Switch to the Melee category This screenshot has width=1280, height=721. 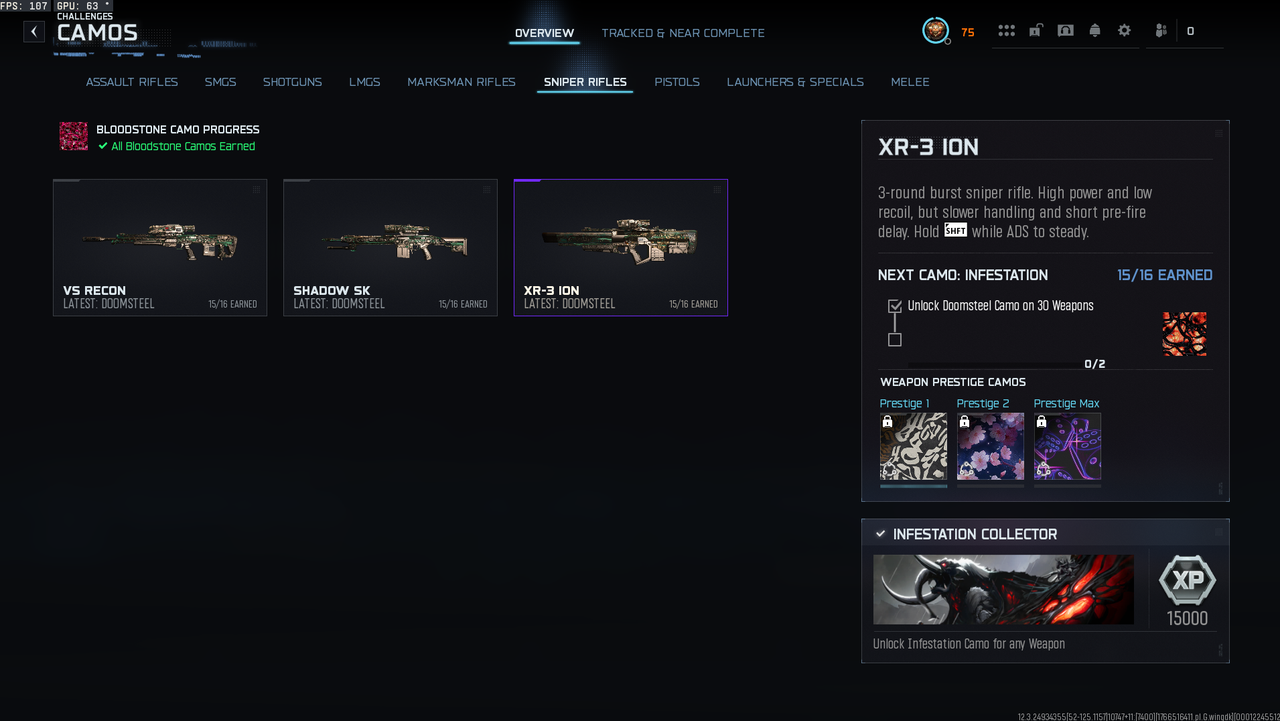pos(910,82)
